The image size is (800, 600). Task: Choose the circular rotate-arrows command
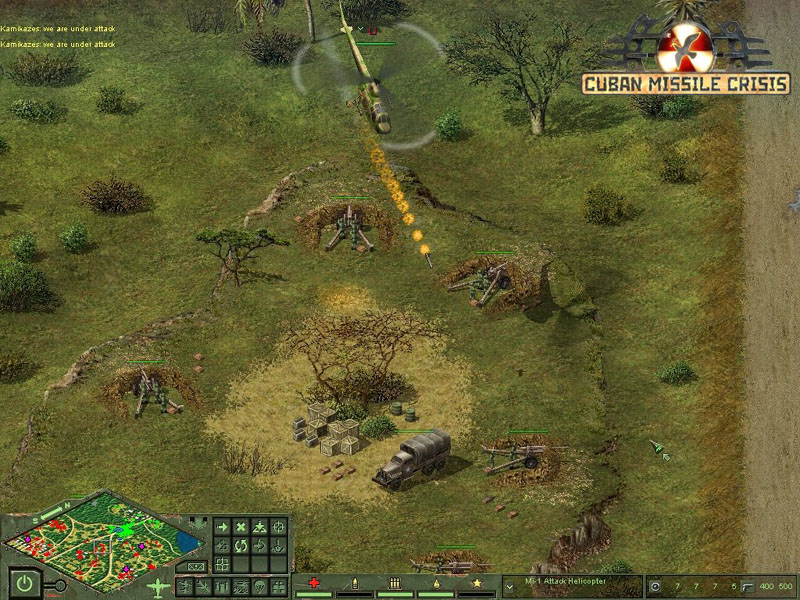241,546
